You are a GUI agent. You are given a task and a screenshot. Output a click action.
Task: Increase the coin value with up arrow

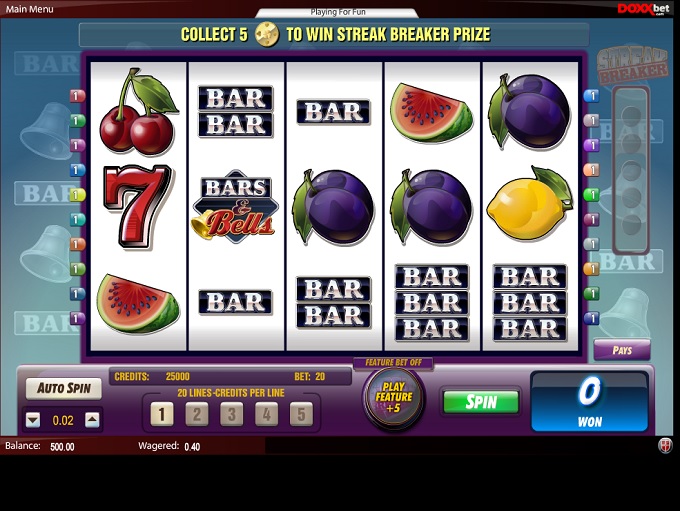click(x=92, y=420)
